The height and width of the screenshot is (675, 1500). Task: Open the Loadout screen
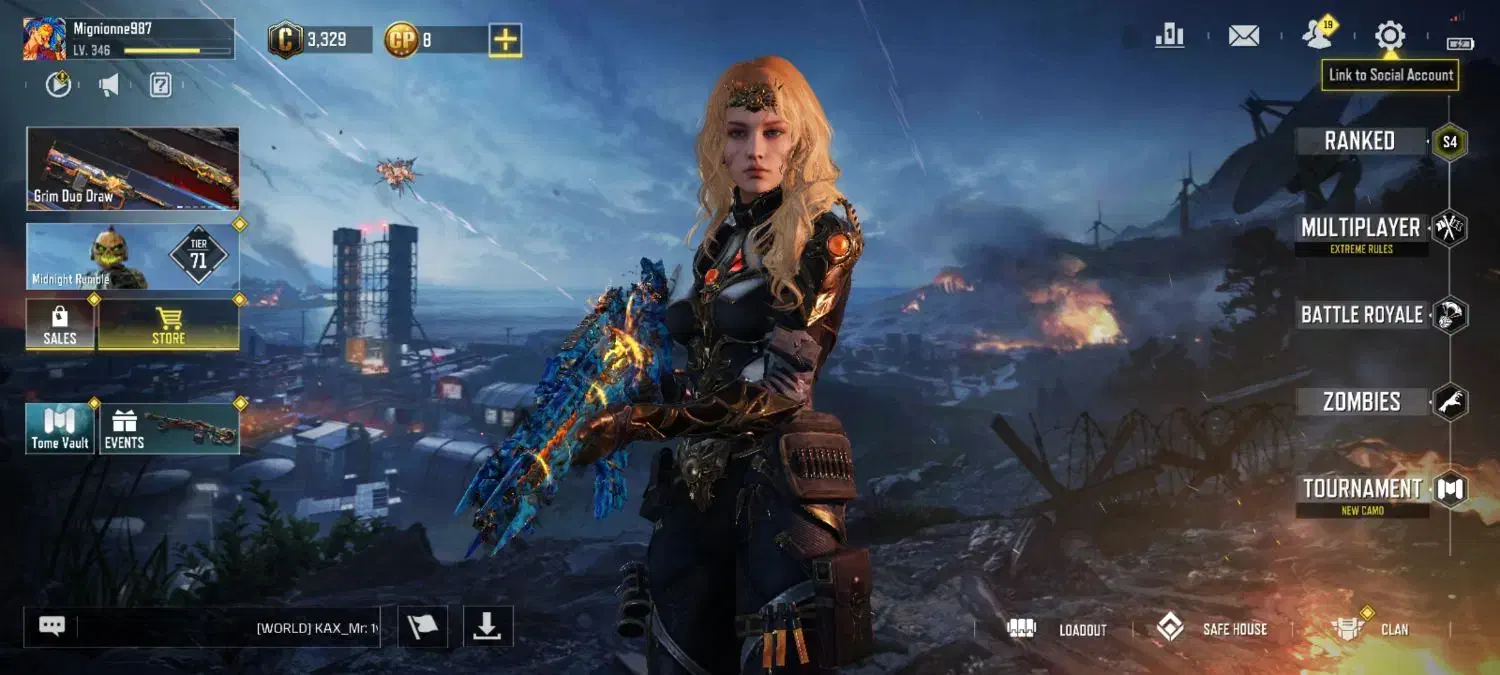click(x=1058, y=629)
